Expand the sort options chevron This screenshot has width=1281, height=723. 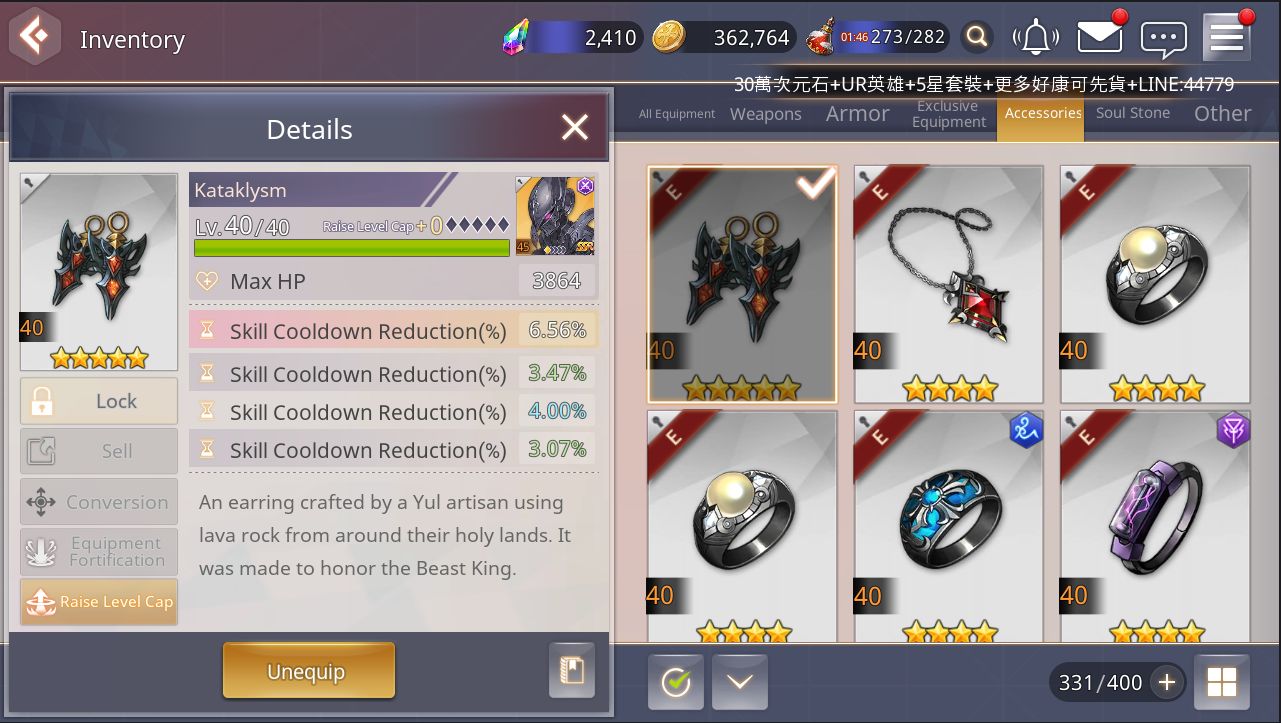(739, 682)
